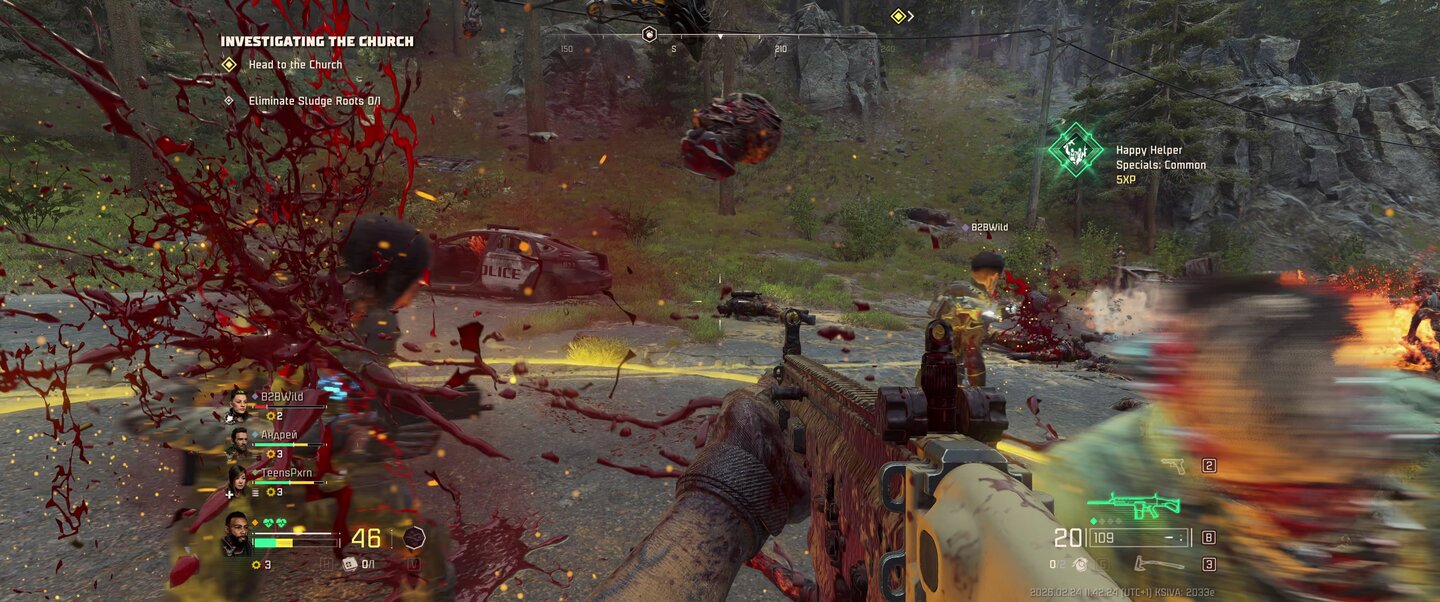Click the yellow objective marker on compass
The height and width of the screenshot is (602, 1440).
(898, 16)
